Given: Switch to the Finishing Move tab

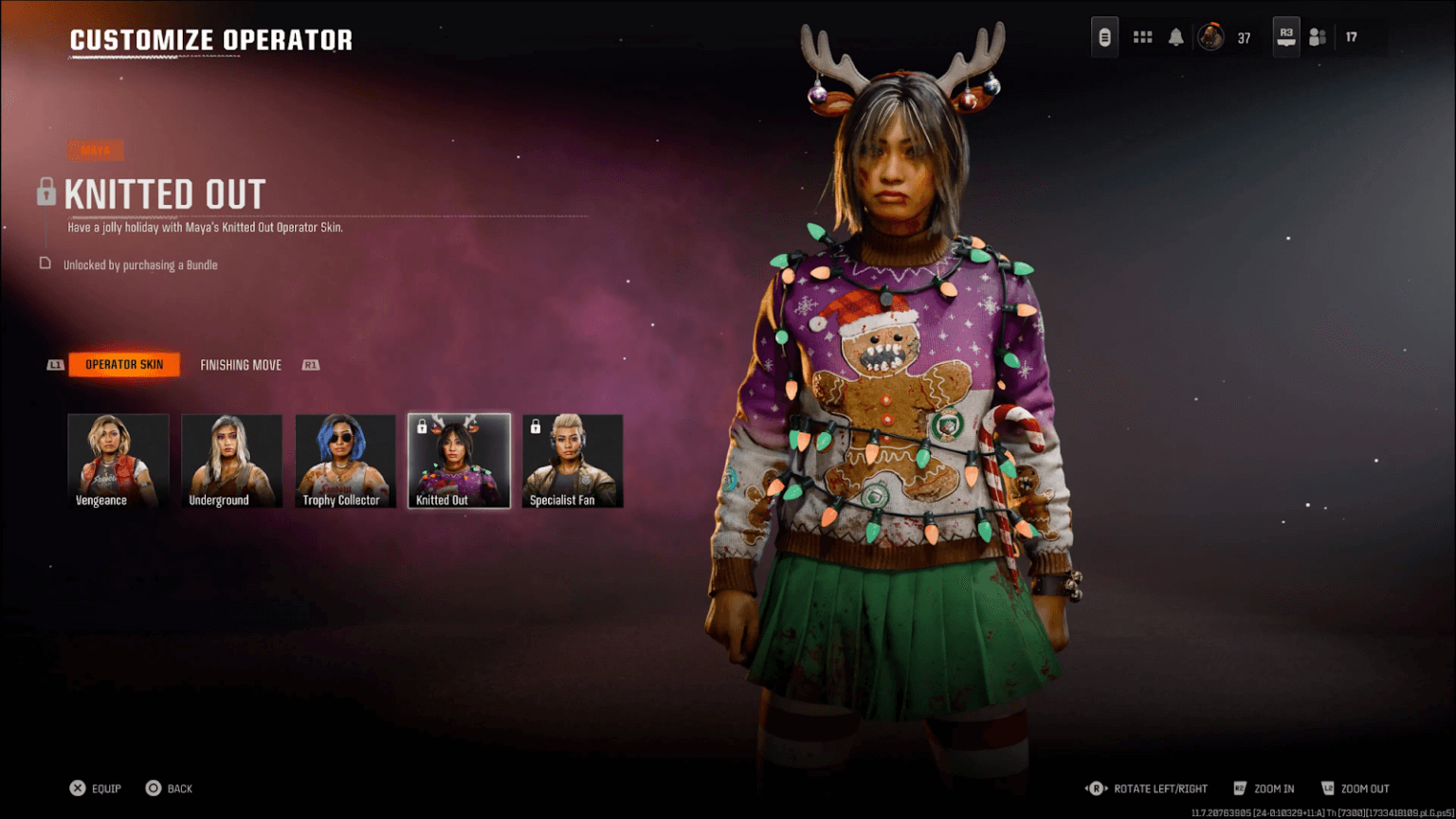Looking at the screenshot, I should [241, 364].
